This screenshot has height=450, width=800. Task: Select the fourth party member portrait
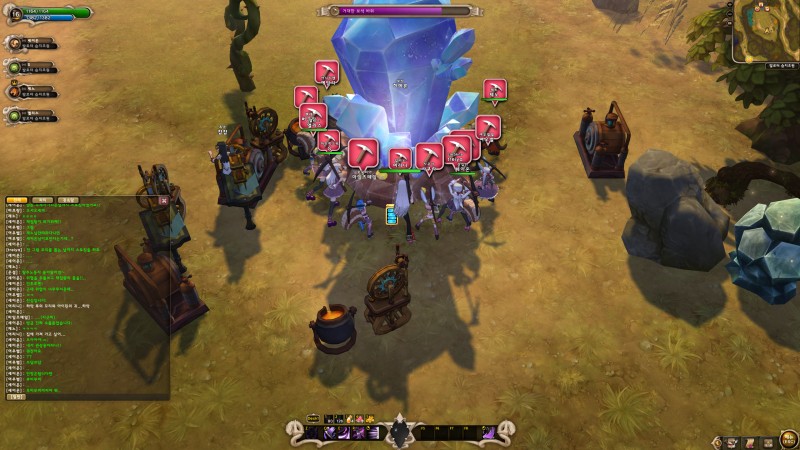[15, 116]
